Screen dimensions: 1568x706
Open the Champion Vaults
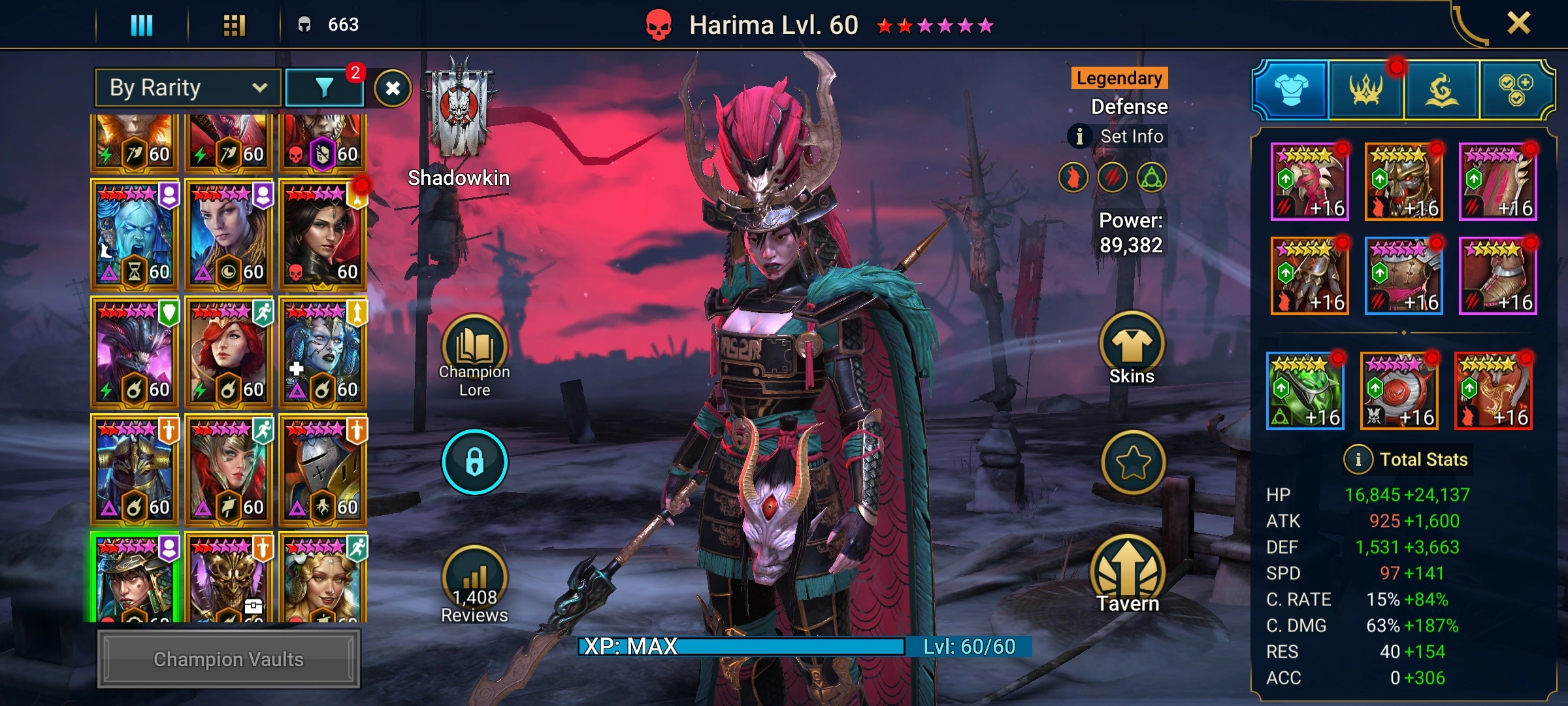click(x=229, y=659)
